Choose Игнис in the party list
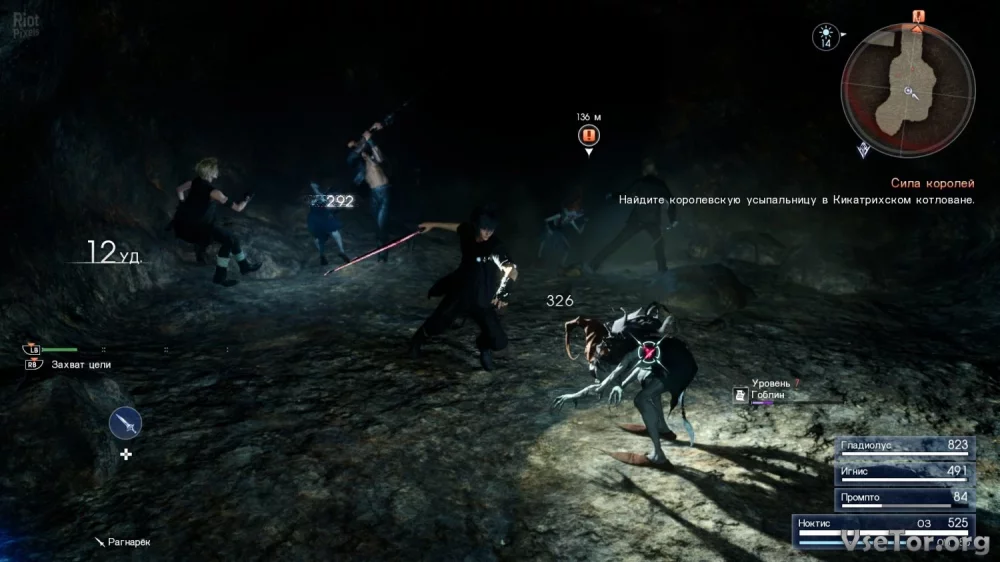The width and height of the screenshot is (1000, 562). pyautogui.click(x=904, y=472)
